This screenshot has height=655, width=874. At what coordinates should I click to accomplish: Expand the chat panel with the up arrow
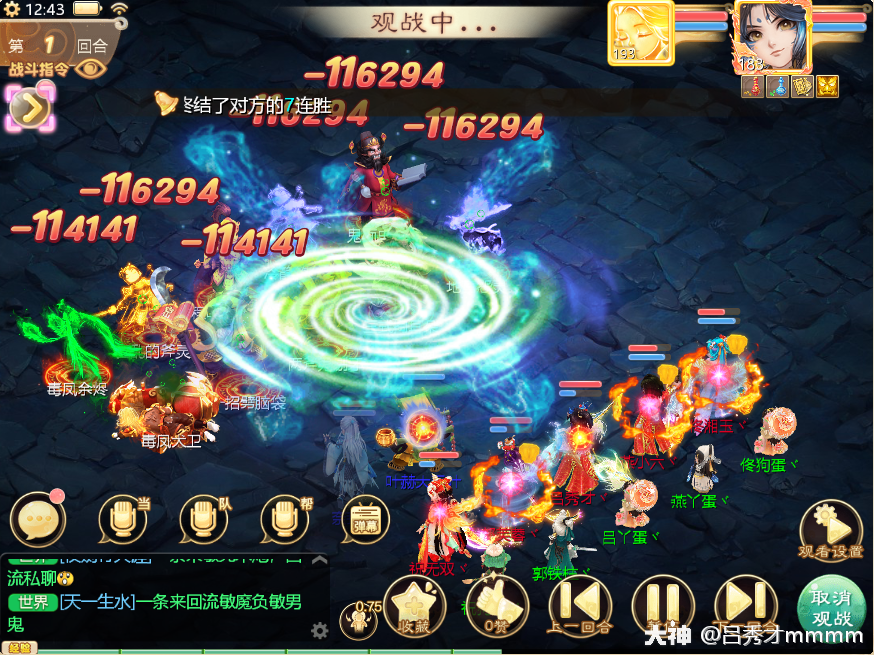[x=320, y=559]
